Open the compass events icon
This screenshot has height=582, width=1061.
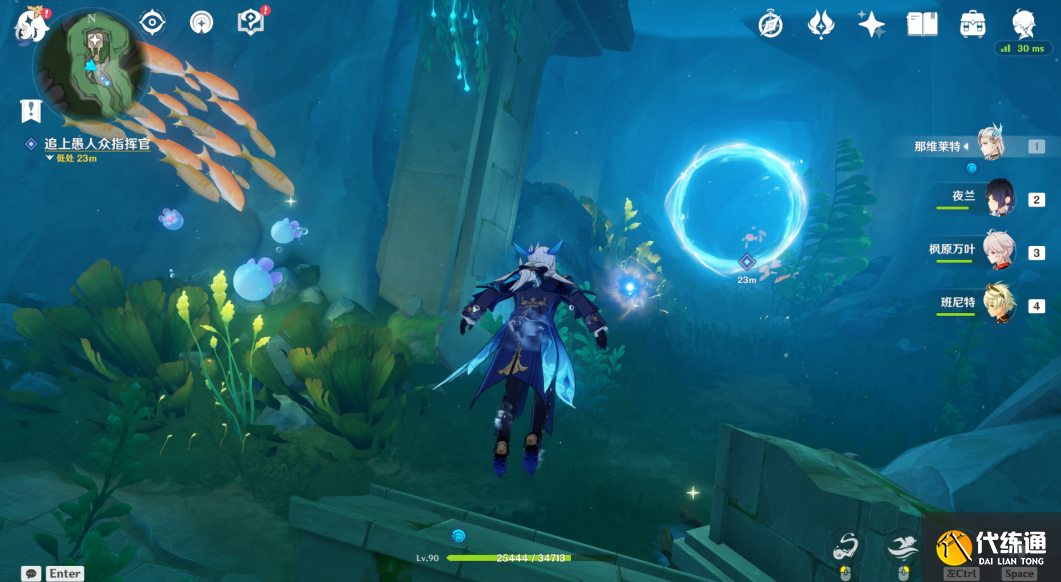click(770, 25)
